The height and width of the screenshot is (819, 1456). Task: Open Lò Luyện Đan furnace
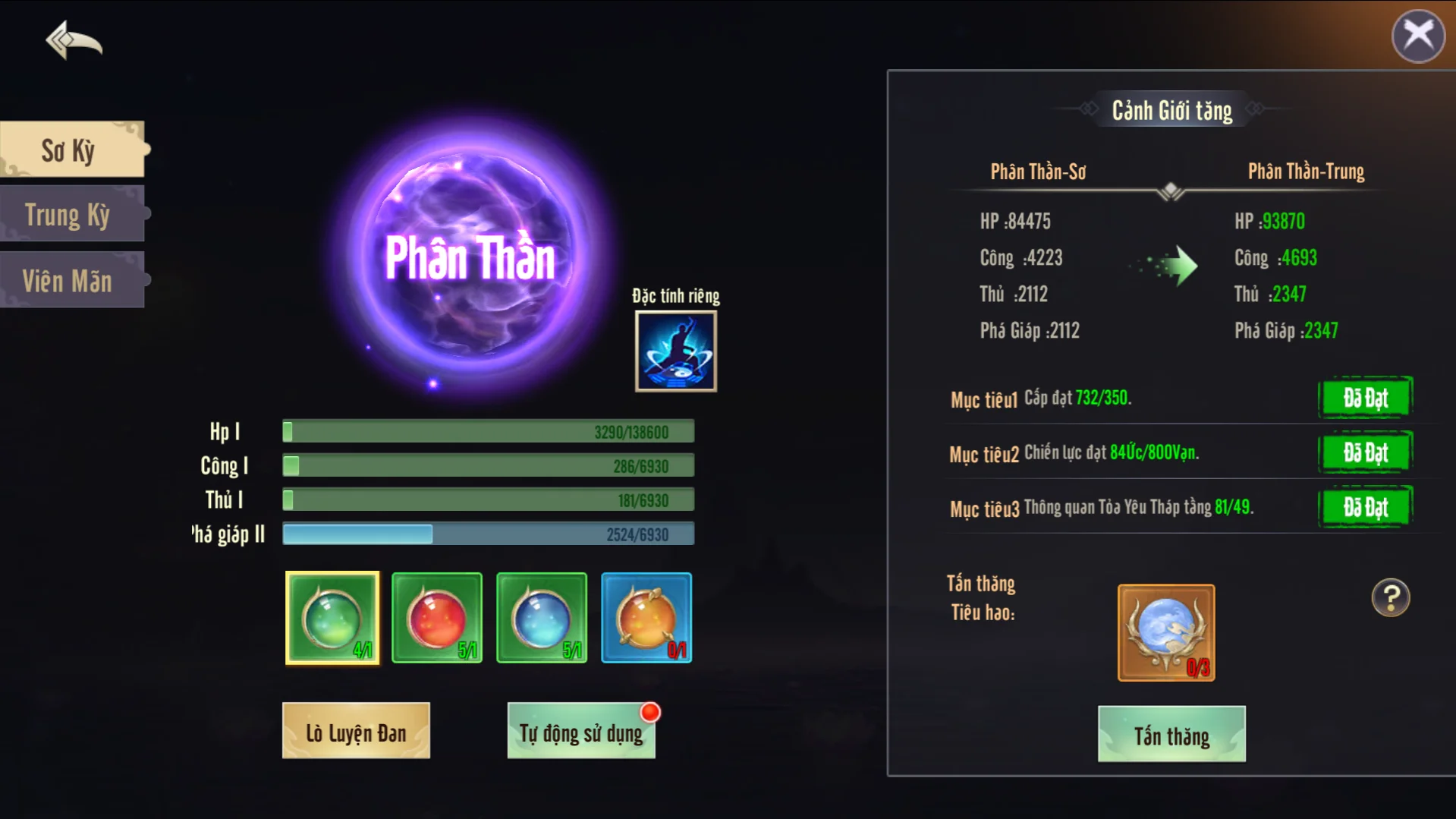coord(356,732)
